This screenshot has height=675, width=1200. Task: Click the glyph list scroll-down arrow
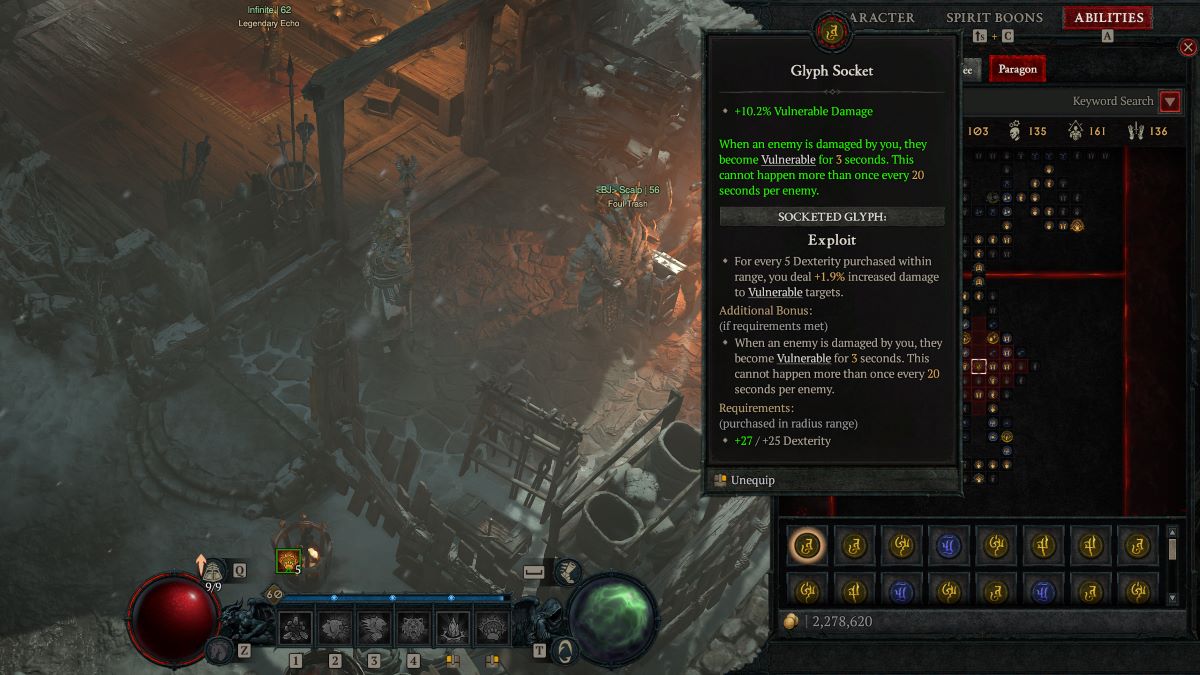[1172, 598]
